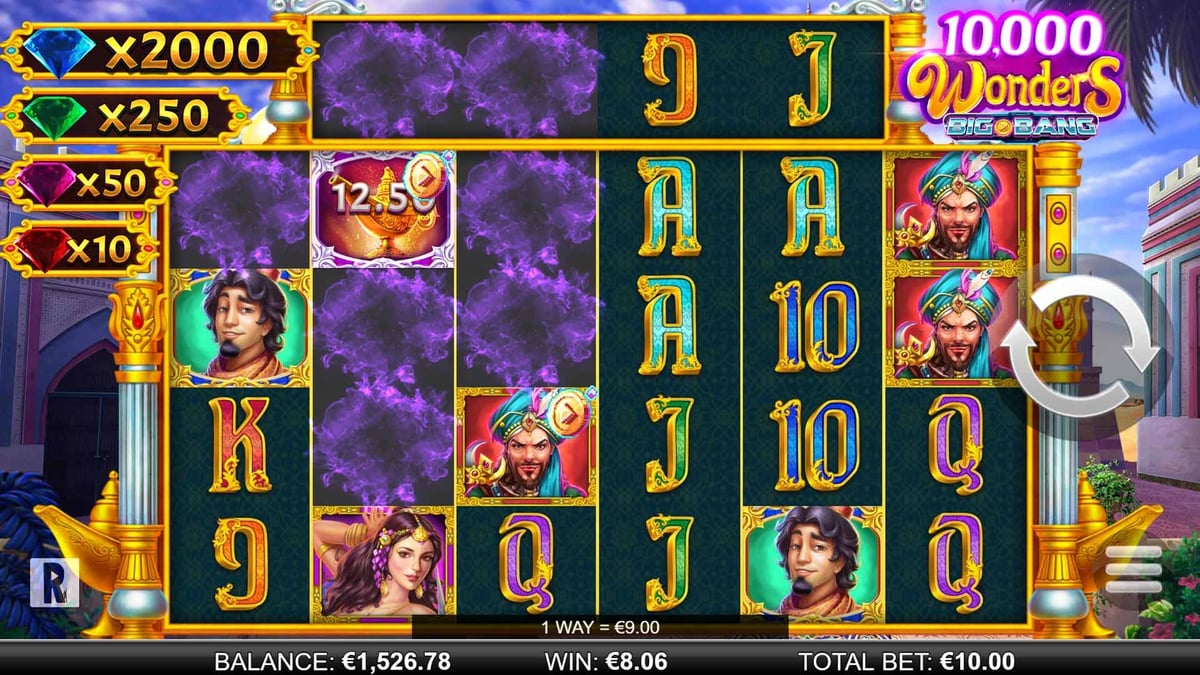Open the hamburger menu
The width and height of the screenshot is (1200, 675).
point(1133,570)
